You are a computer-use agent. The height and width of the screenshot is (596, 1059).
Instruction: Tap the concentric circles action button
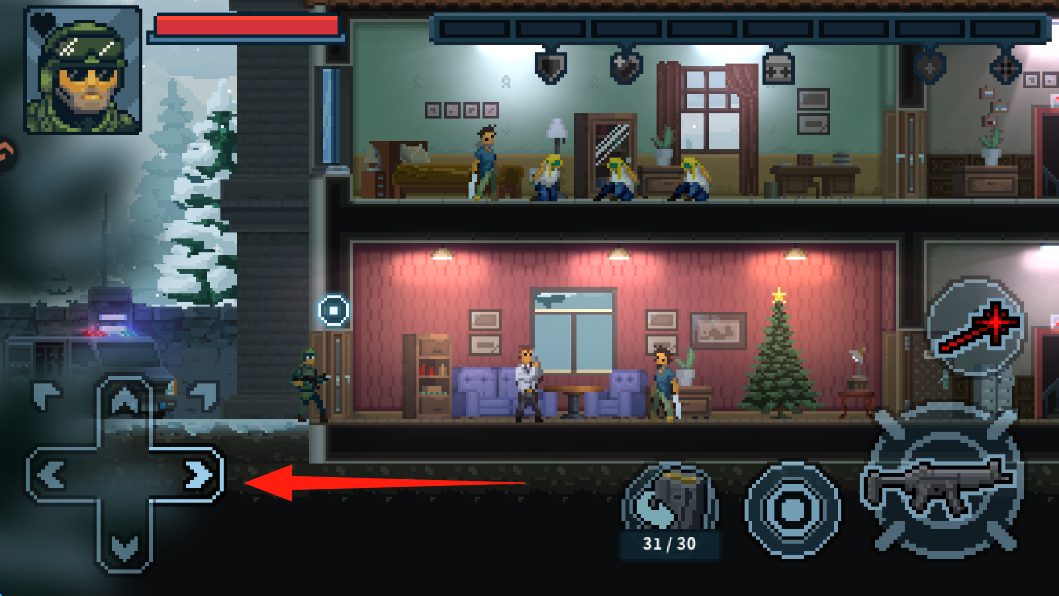point(791,510)
